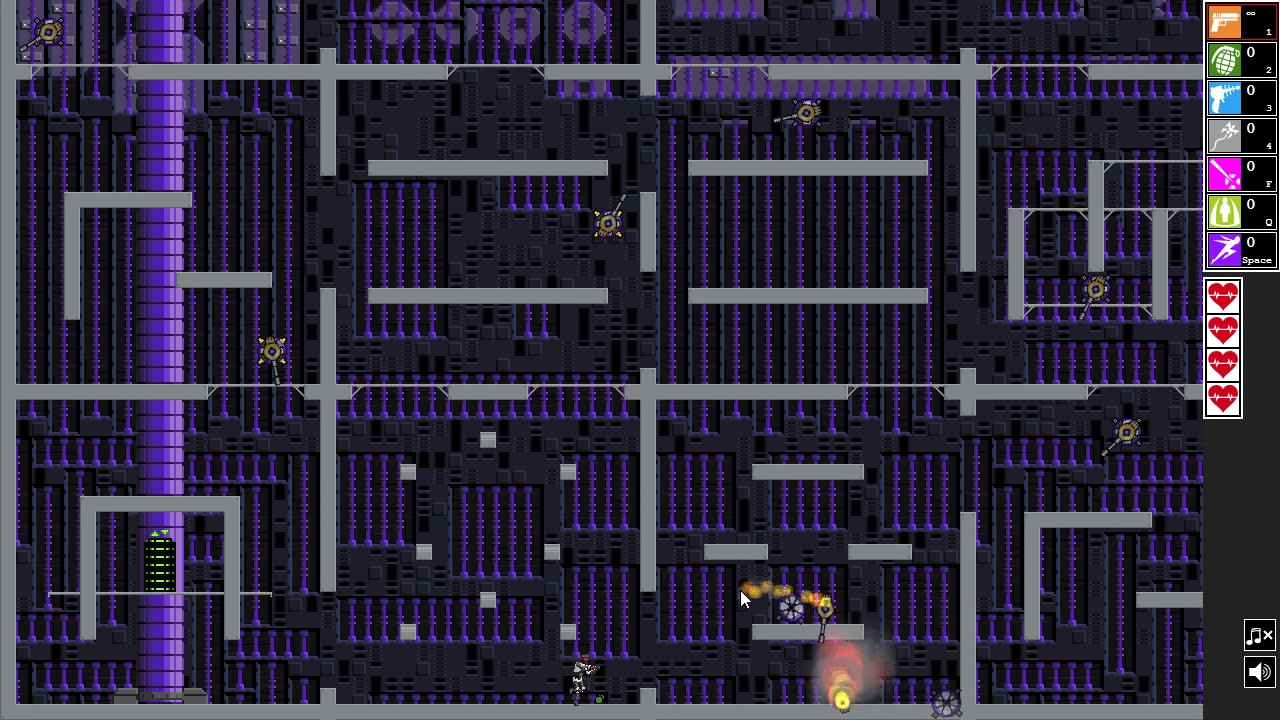Activate the purple dash ability bound to Space

[x=1225, y=249]
